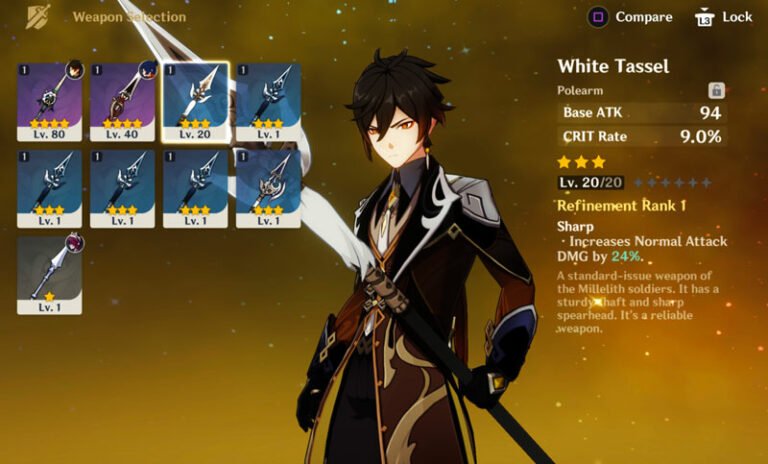Choose the Lv. 40 four-star polearm
The height and width of the screenshot is (464, 768).
click(123, 100)
